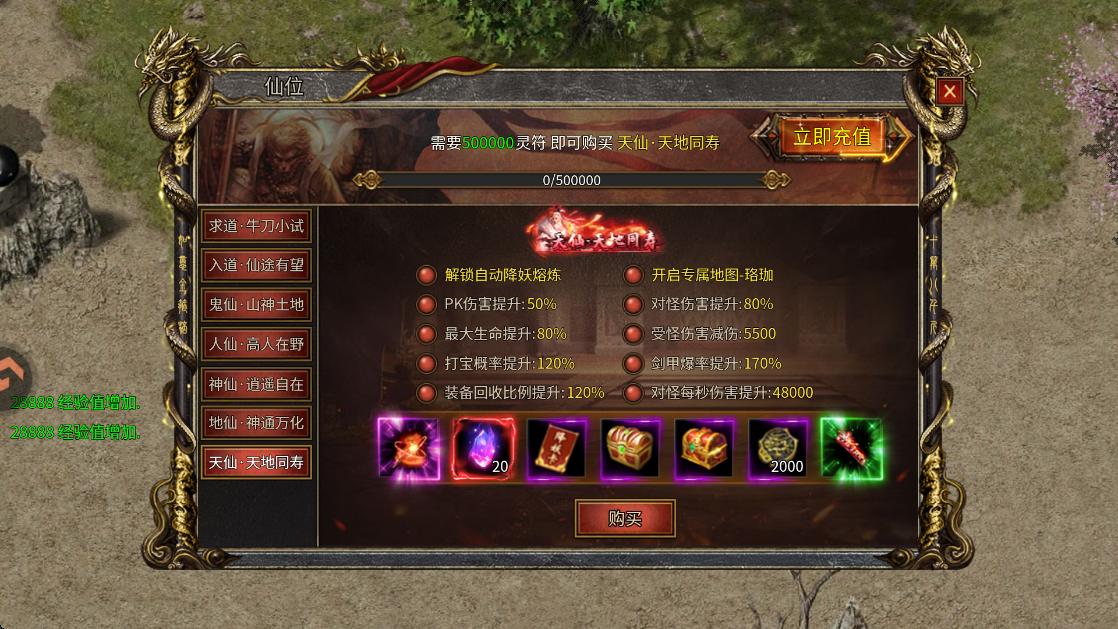Show the 神仙·逍遥自在 tab

255,384
